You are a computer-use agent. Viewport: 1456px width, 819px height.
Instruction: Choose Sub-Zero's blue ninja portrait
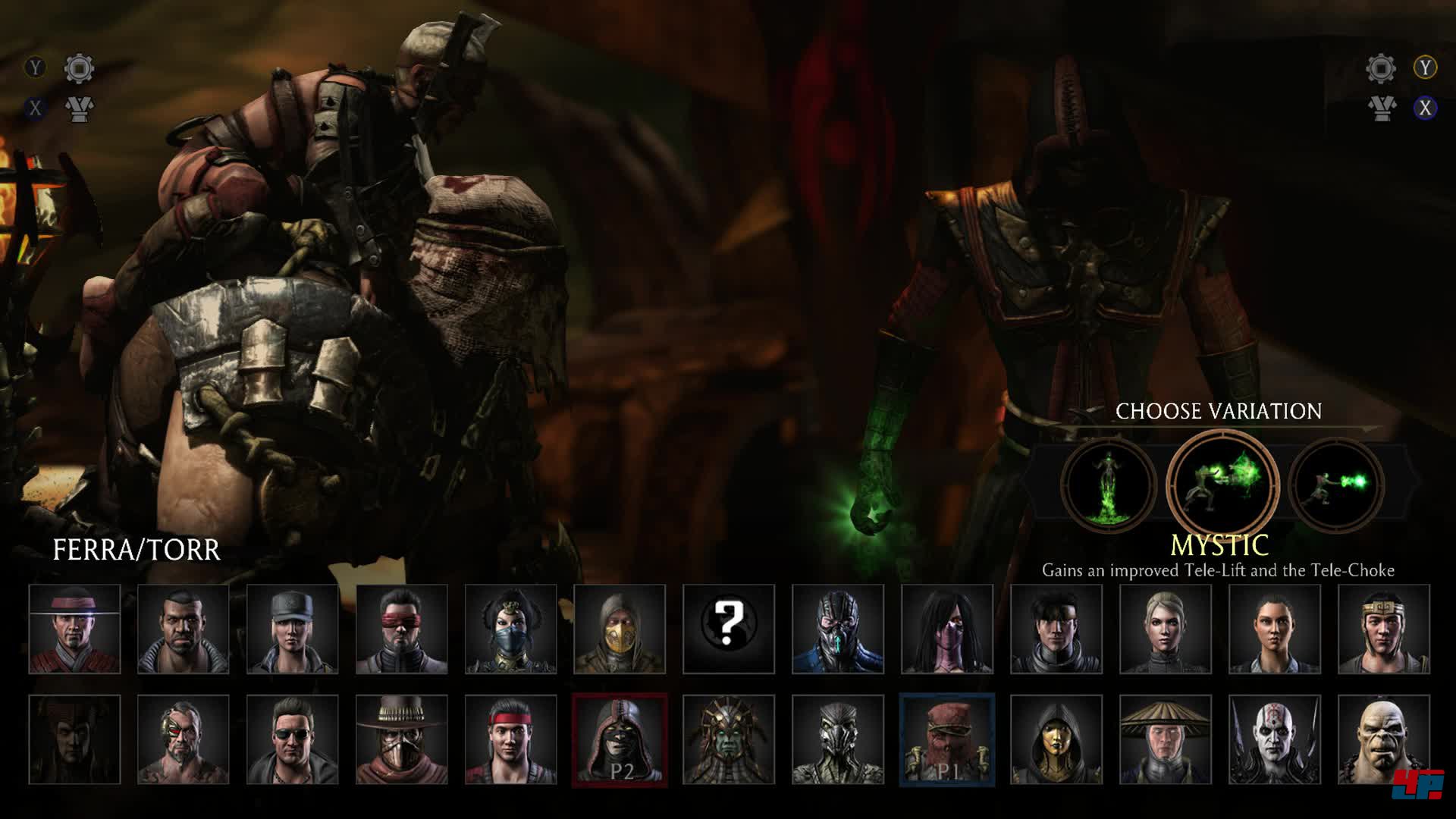837,629
